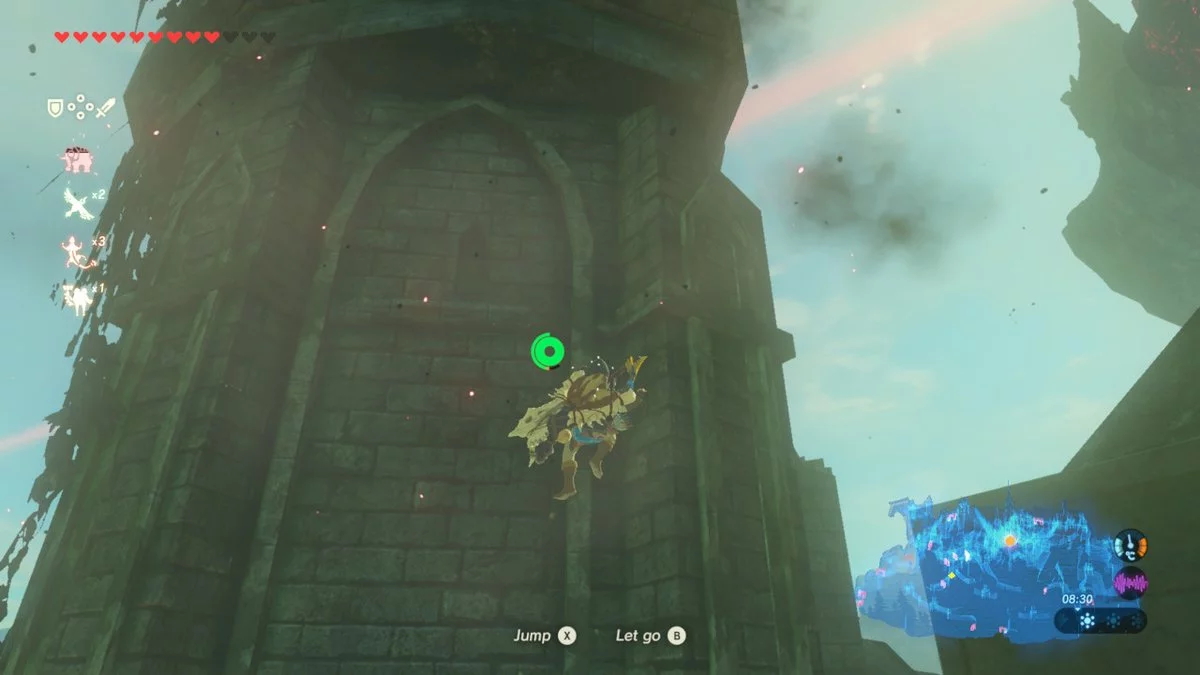Screen dimensions: 1200x675
Task: Click the four-dot d-pad indicator
Action: 82,107
